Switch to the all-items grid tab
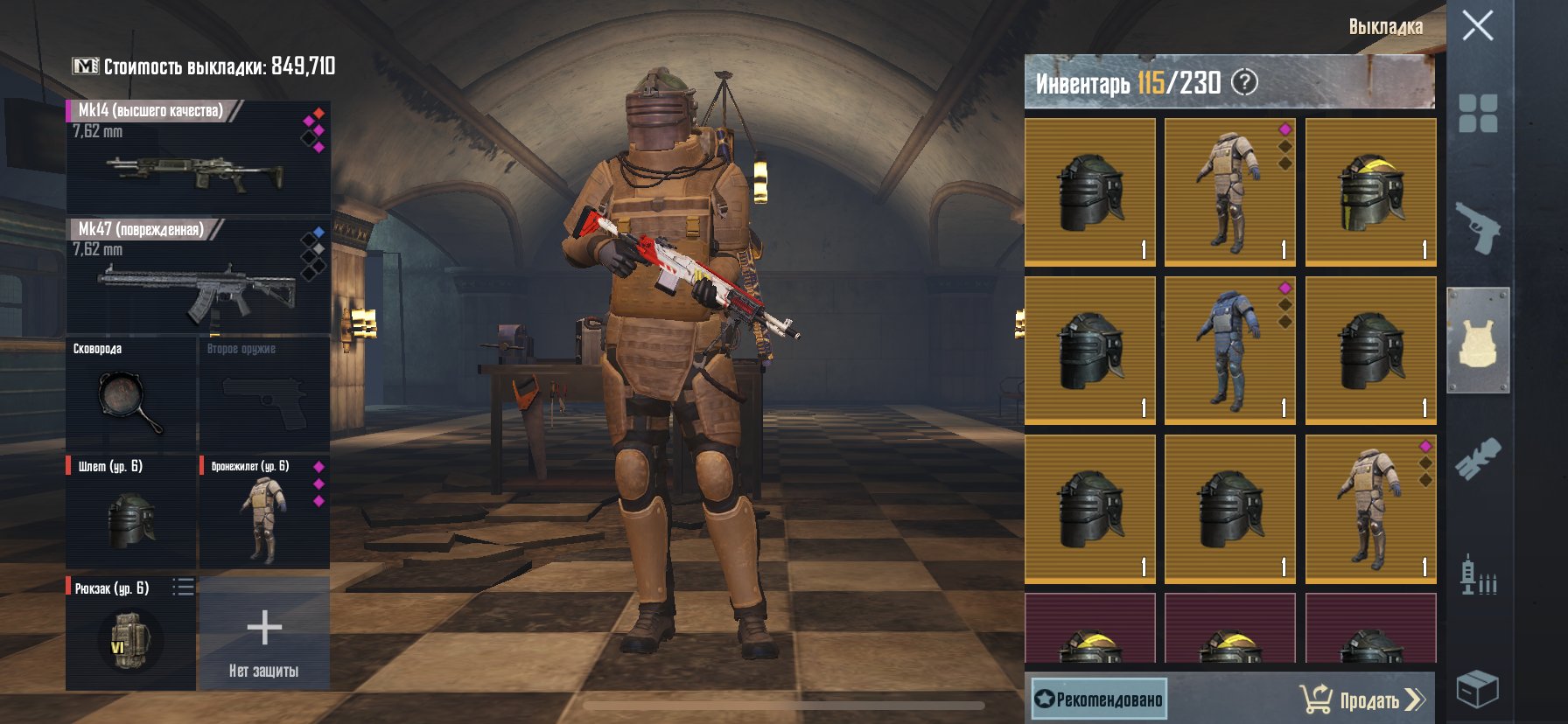 click(x=1478, y=114)
